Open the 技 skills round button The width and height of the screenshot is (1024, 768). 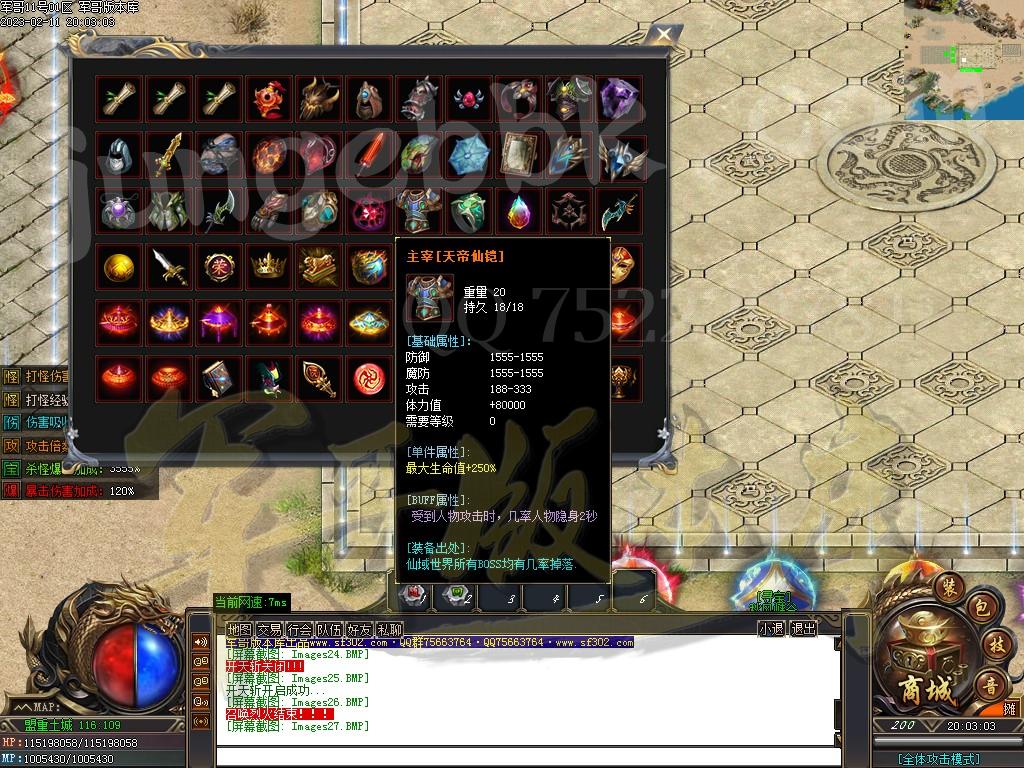[993, 643]
